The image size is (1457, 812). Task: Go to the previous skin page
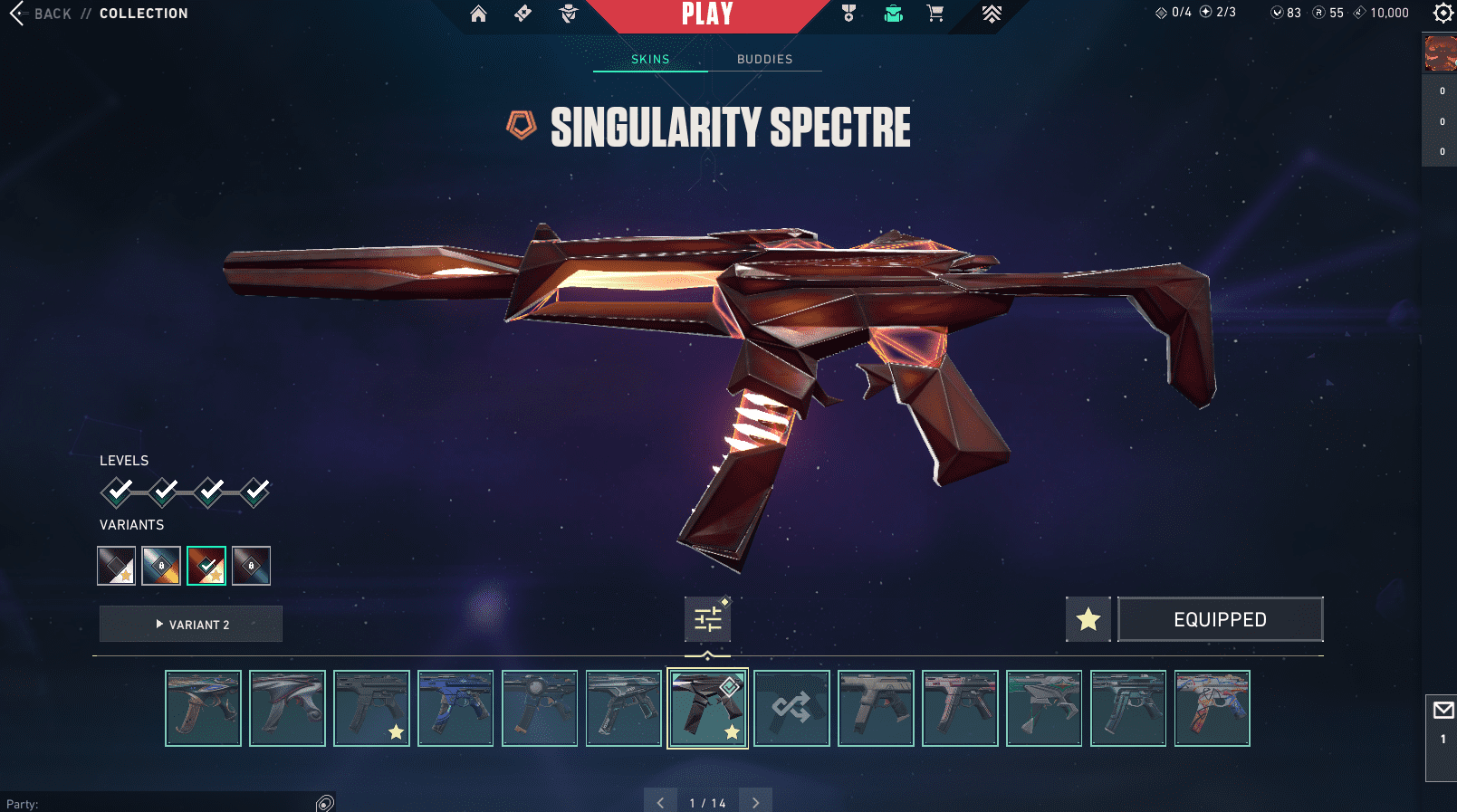(660, 802)
